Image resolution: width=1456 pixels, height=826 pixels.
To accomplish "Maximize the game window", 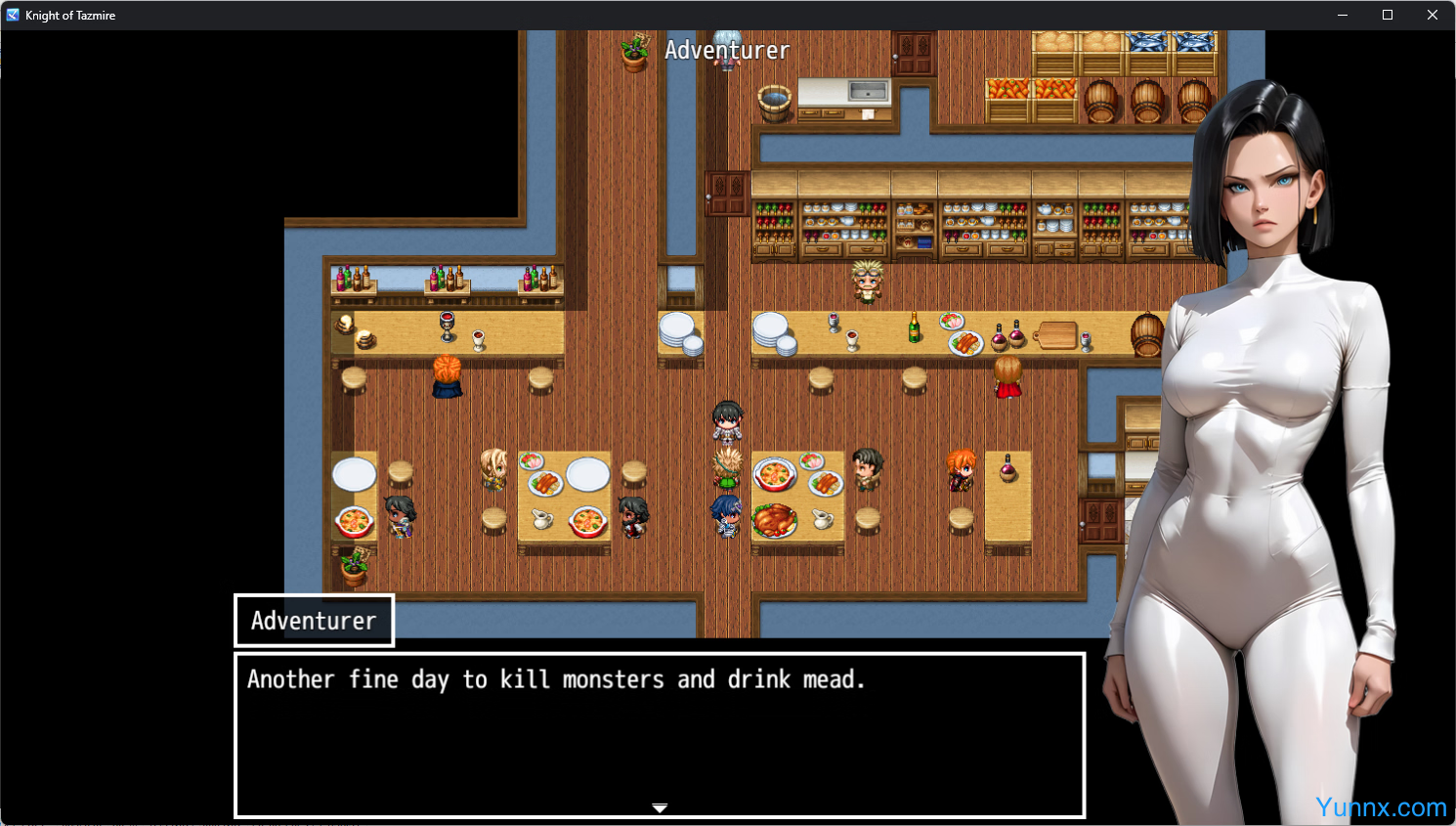I will point(1387,15).
